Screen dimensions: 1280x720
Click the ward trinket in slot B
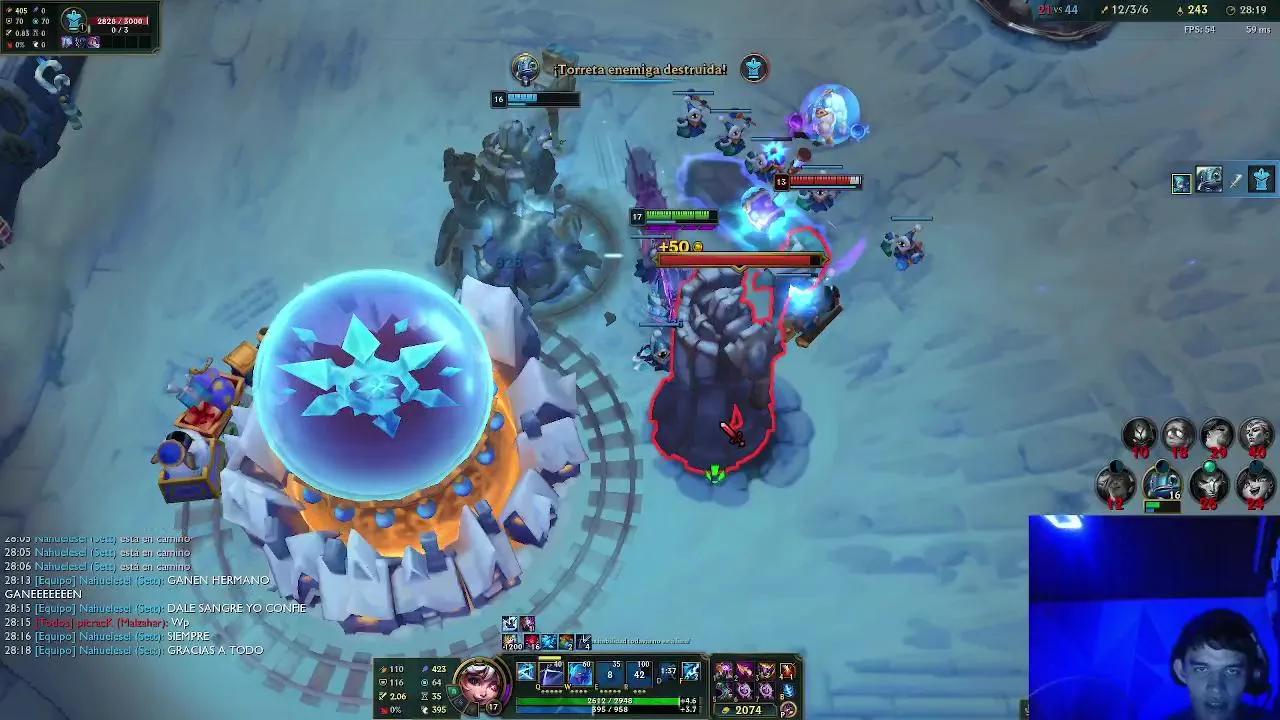click(x=788, y=691)
